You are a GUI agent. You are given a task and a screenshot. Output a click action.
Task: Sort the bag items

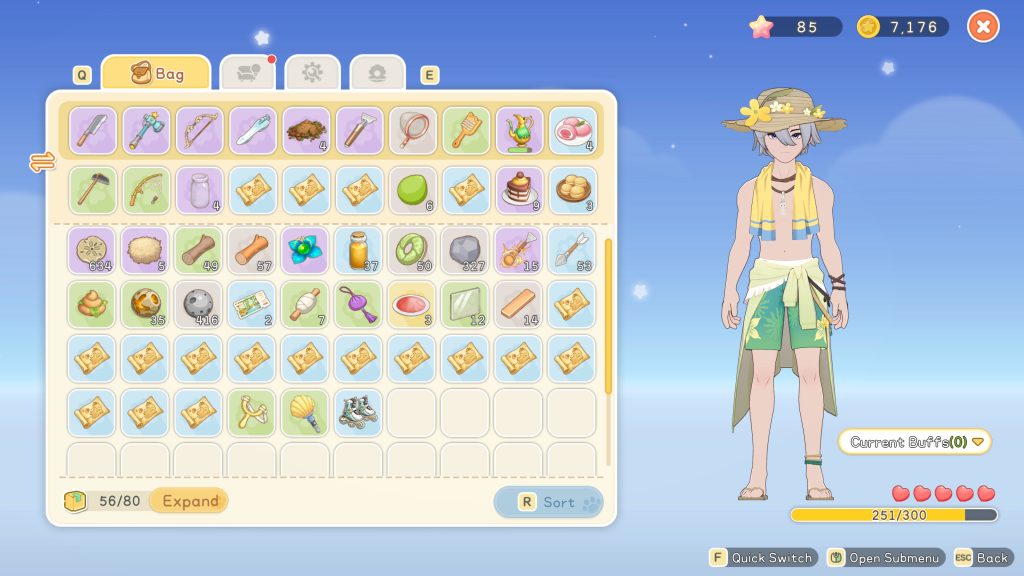coord(548,502)
